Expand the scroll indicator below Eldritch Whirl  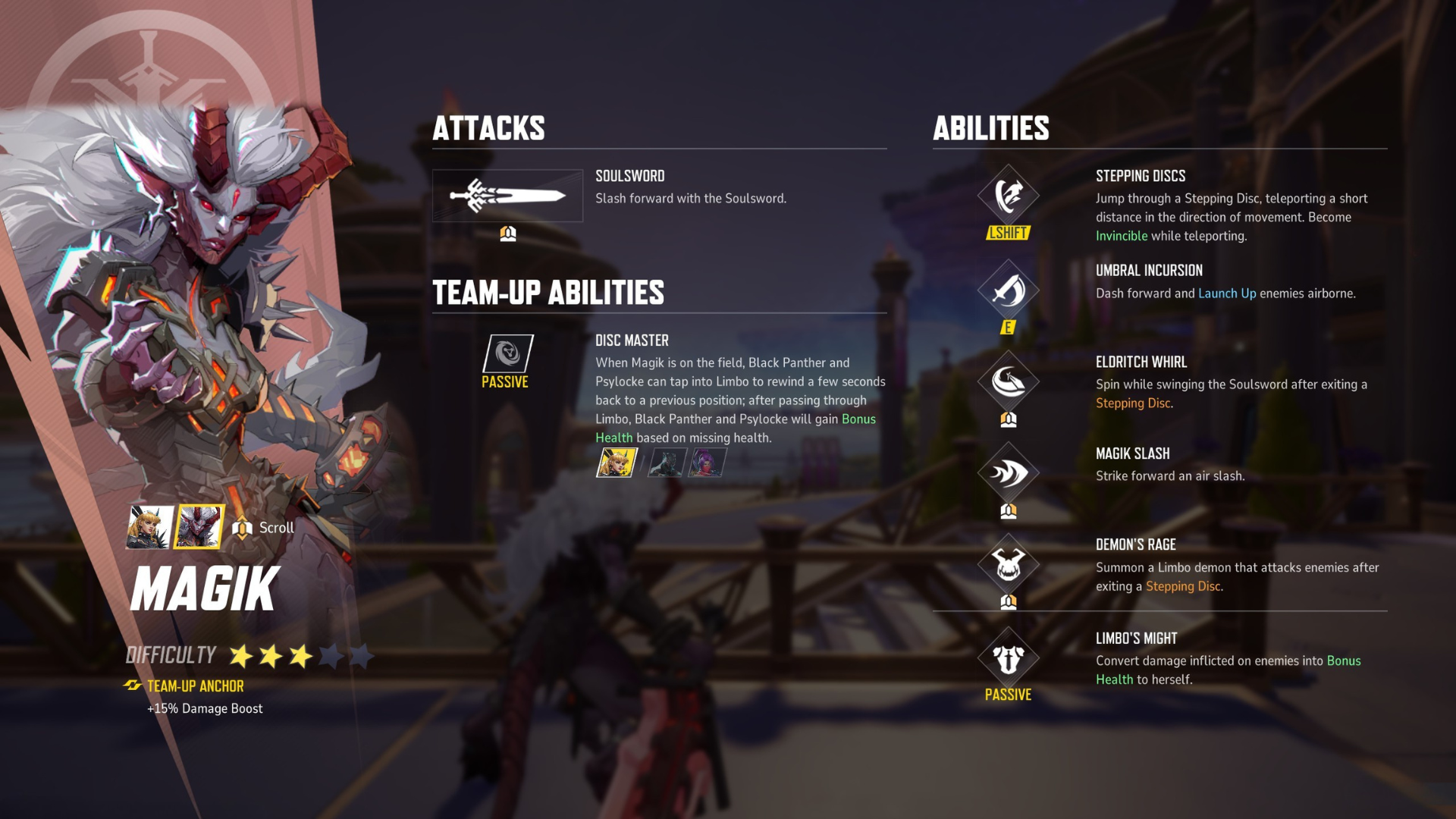[1009, 419]
